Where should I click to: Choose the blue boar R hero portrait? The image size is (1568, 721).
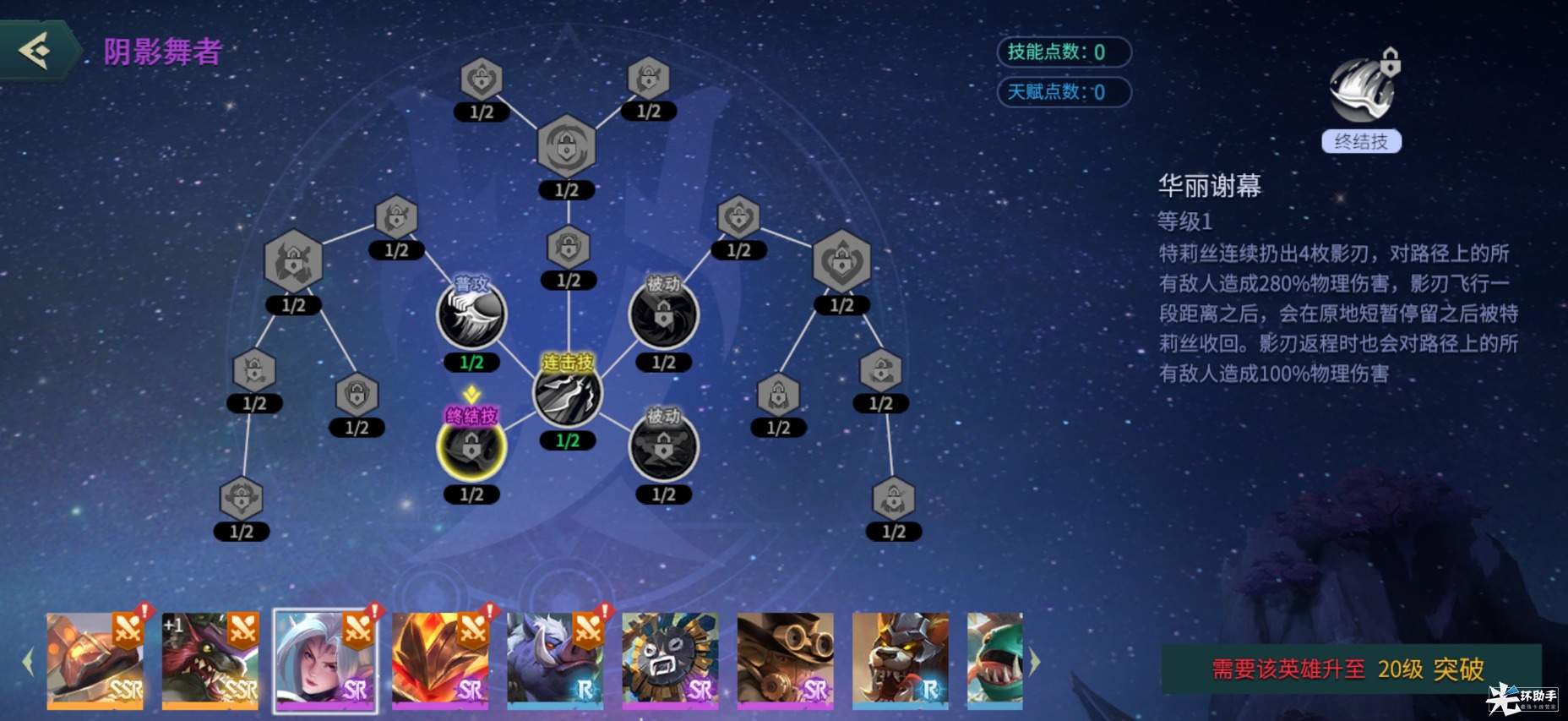pyautogui.click(x=555, y=660)
